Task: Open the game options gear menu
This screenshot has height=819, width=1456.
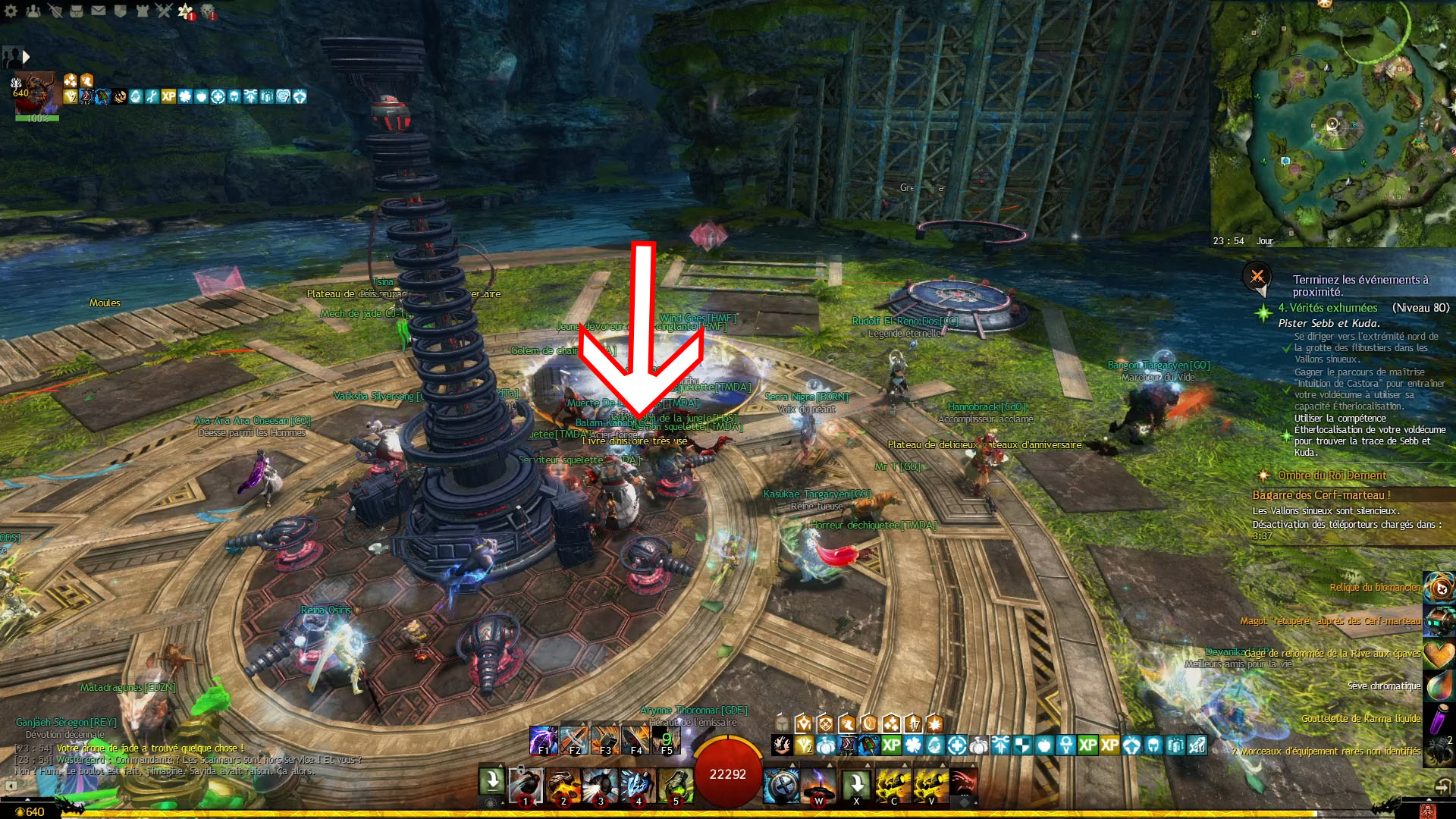Action: coord(11,11)
